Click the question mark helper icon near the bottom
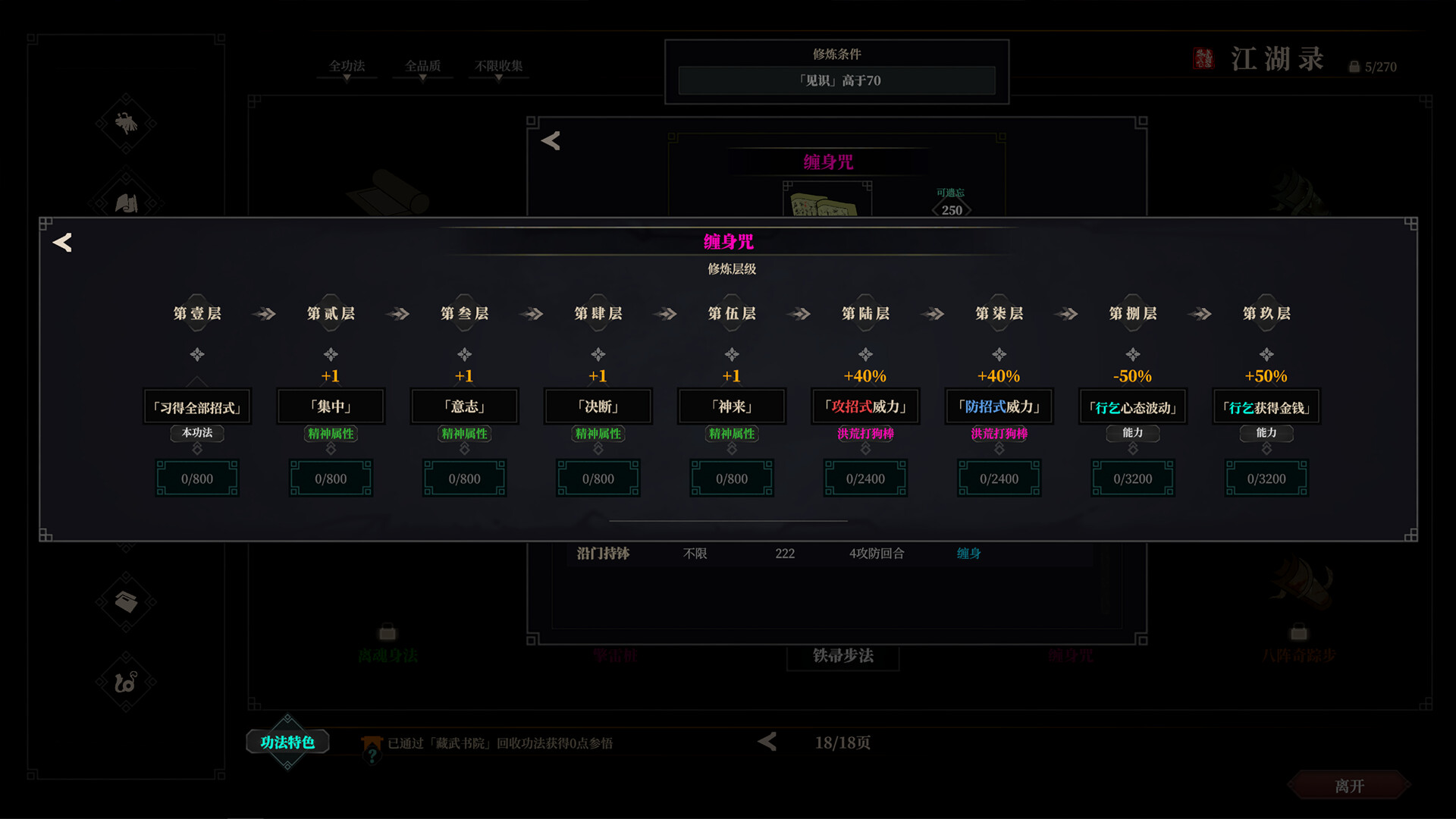1456x819 pixels. click(371, 754)
